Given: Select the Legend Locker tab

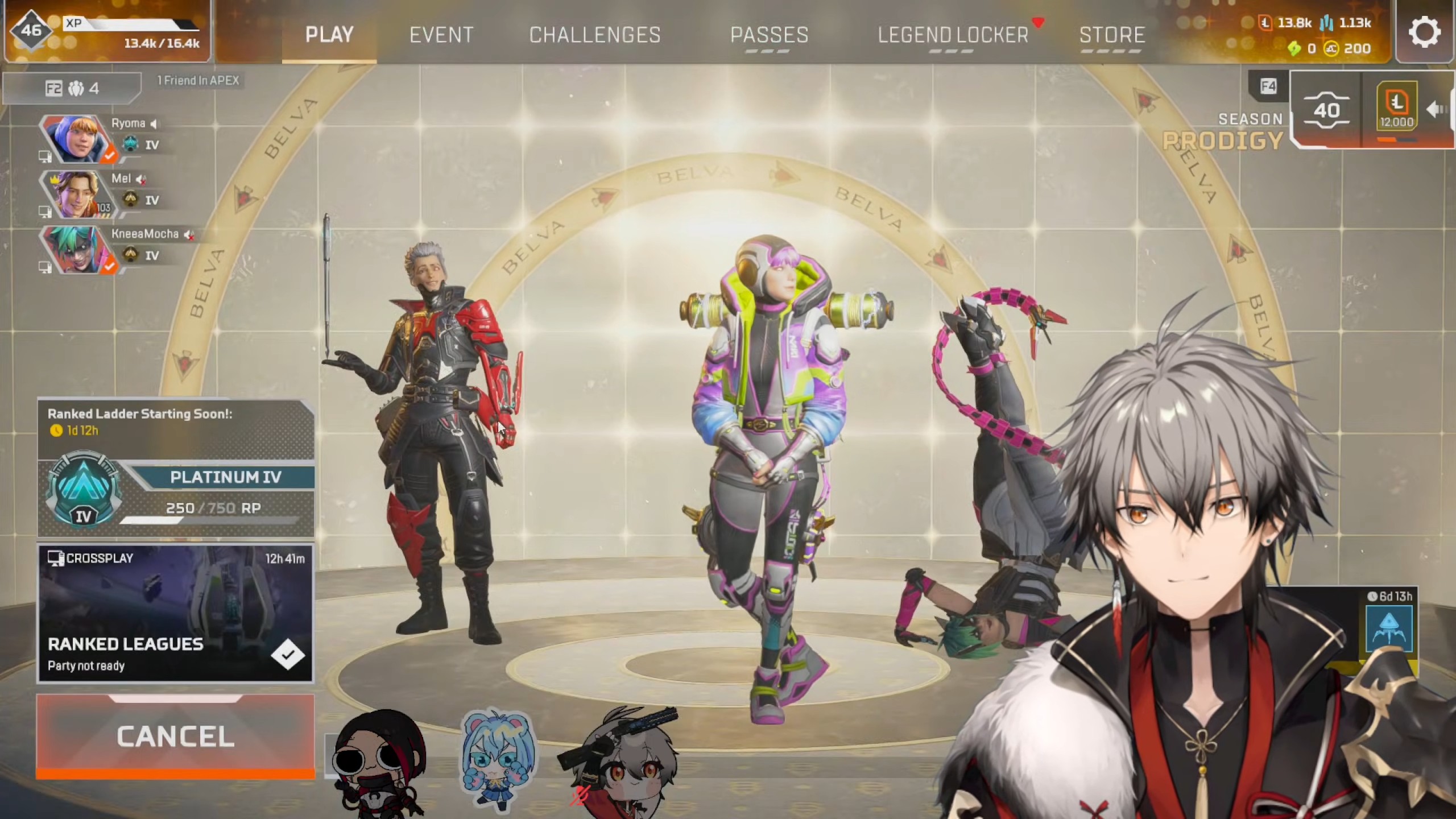Looking at the screenshot, I should 953,35.
